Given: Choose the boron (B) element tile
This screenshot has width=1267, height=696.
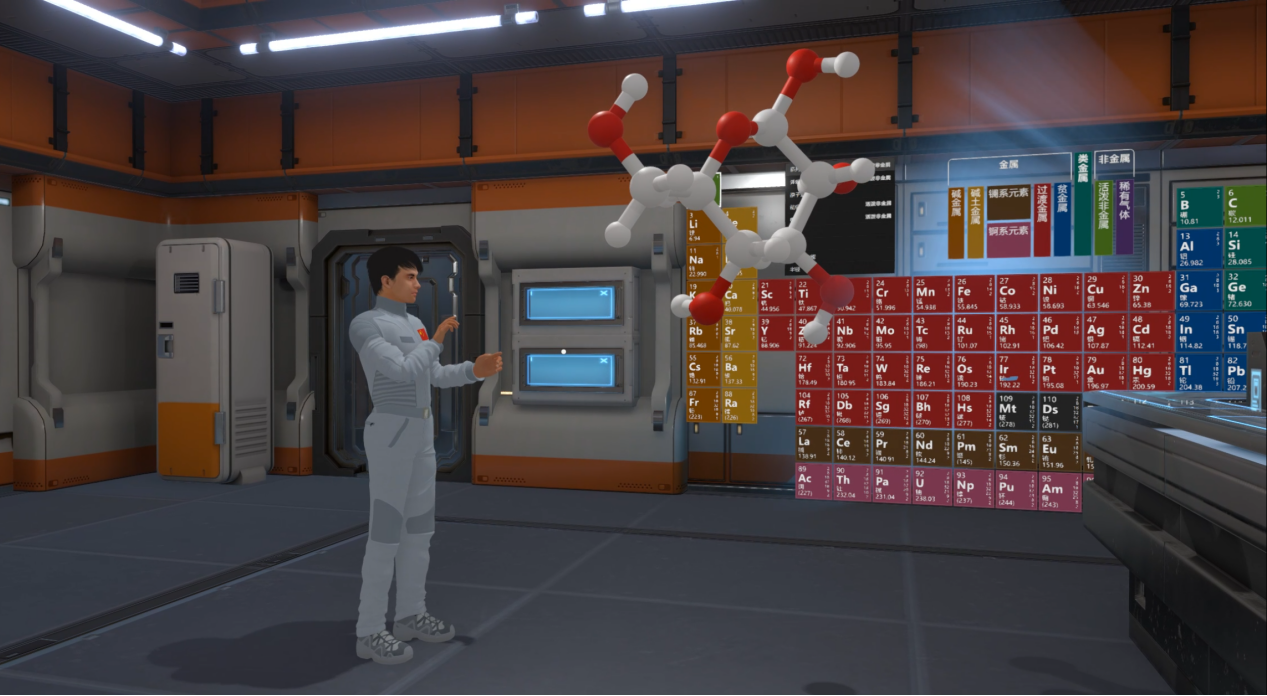Looking at the screenshot, I should (x=1196, y=207).
